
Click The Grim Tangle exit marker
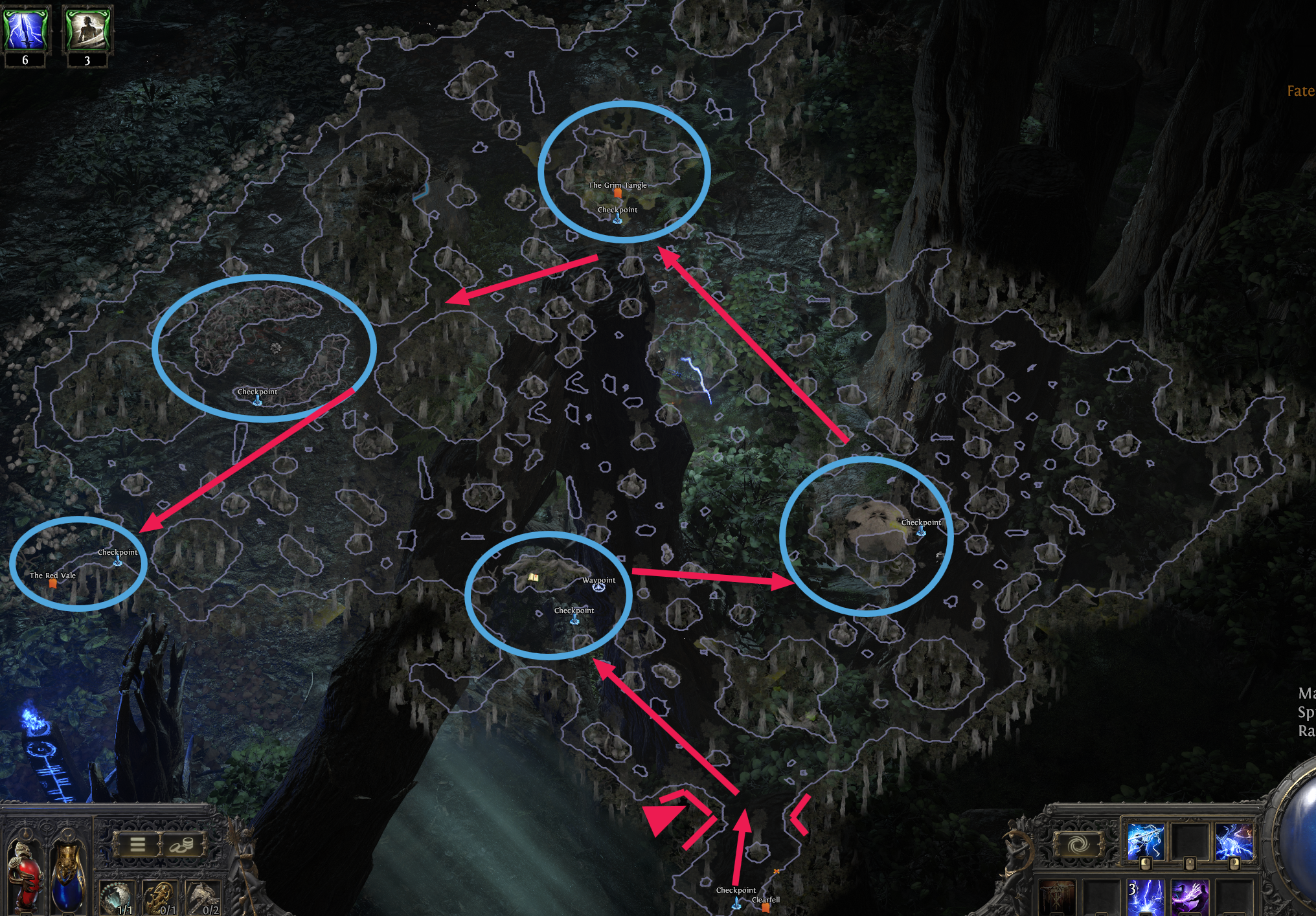618,193
